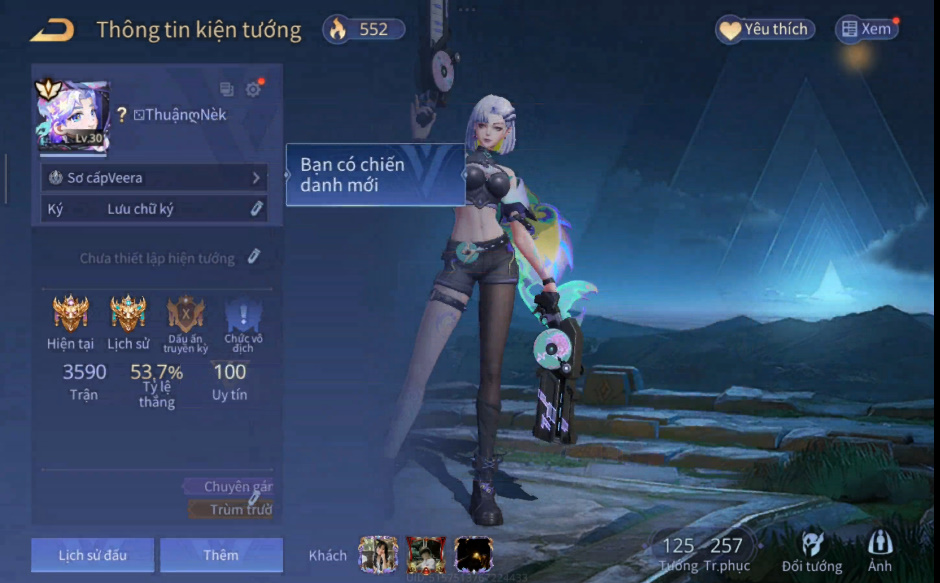Go back with the arrow button
This screenshot has width=940, height=583.
pos(52,30)
